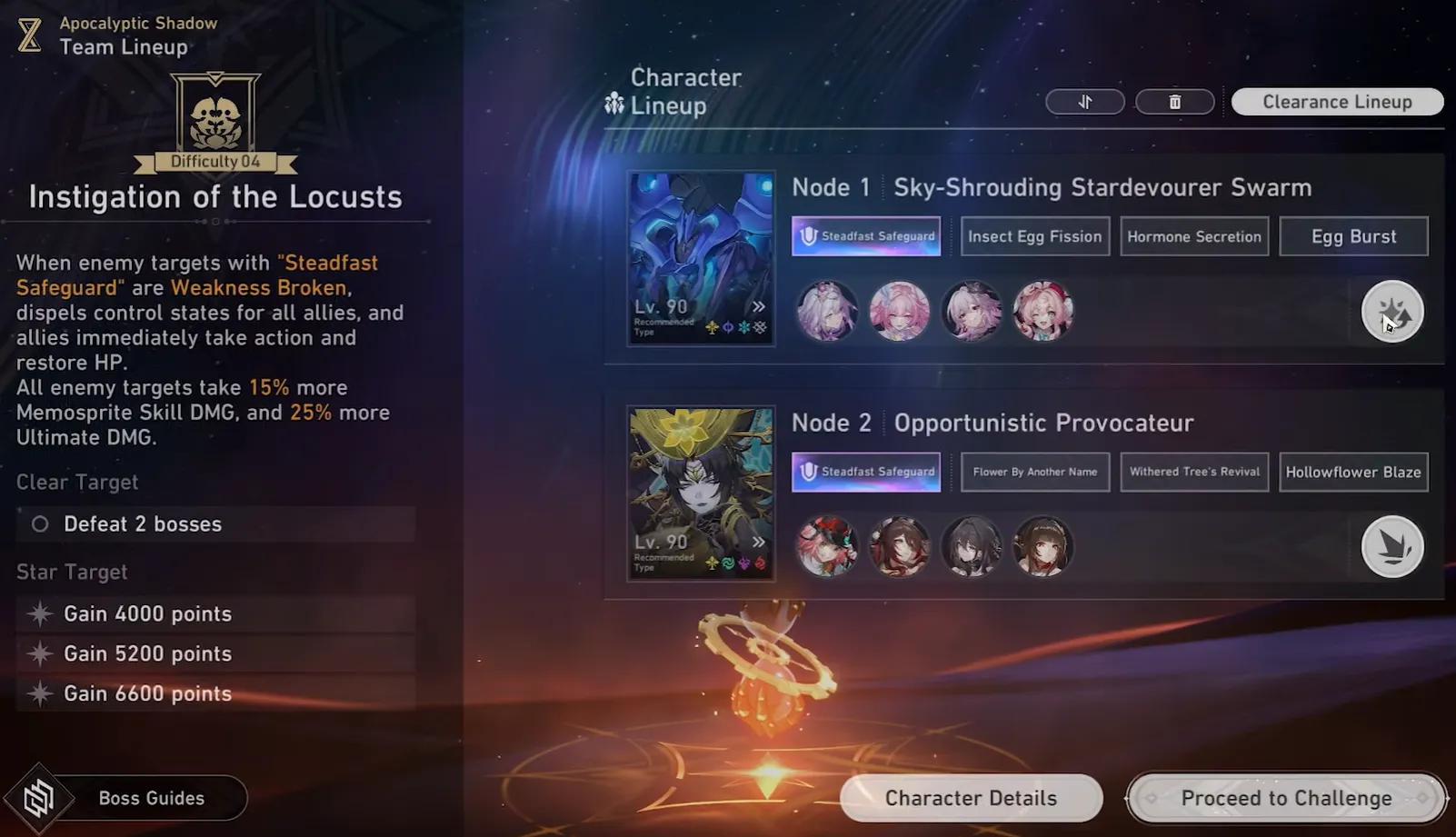Show the Insect Egg Fission mechanic
Image resolution: width=1456 pixels, height=837 pixels.
click(x=1034, y=236)
